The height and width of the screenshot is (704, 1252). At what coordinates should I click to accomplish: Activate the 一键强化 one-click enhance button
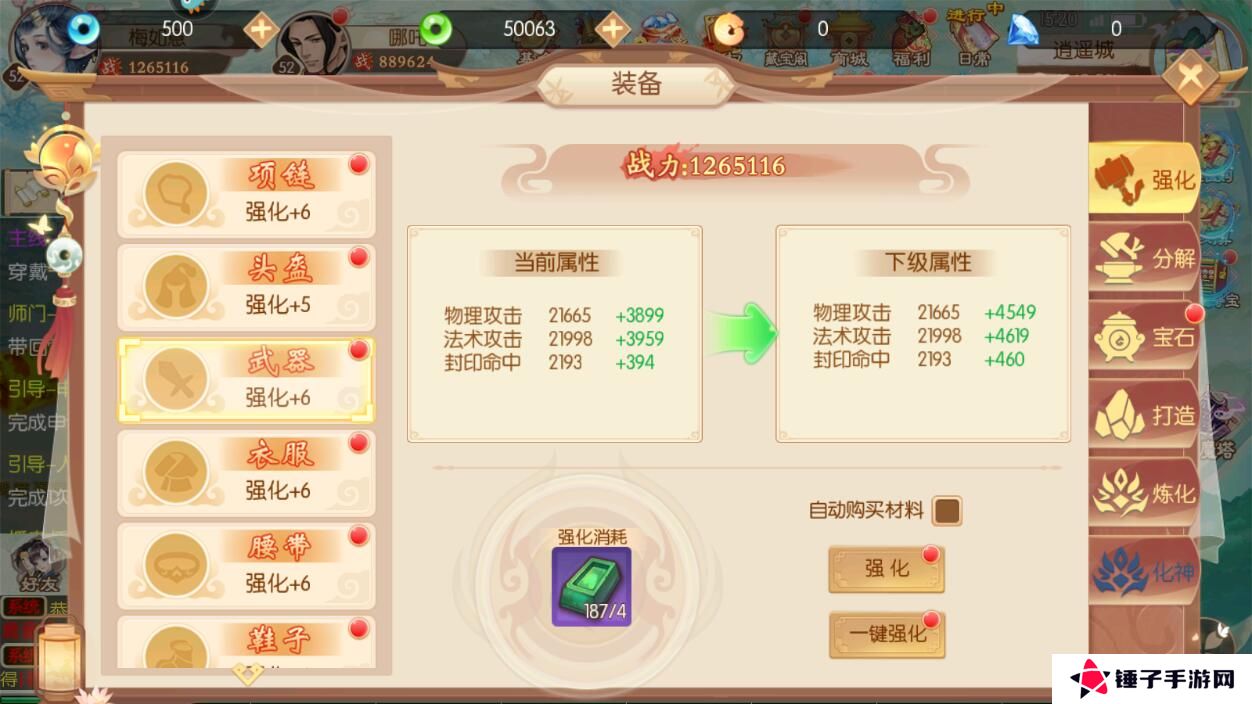pyautogui.click(x=886, y=634)
